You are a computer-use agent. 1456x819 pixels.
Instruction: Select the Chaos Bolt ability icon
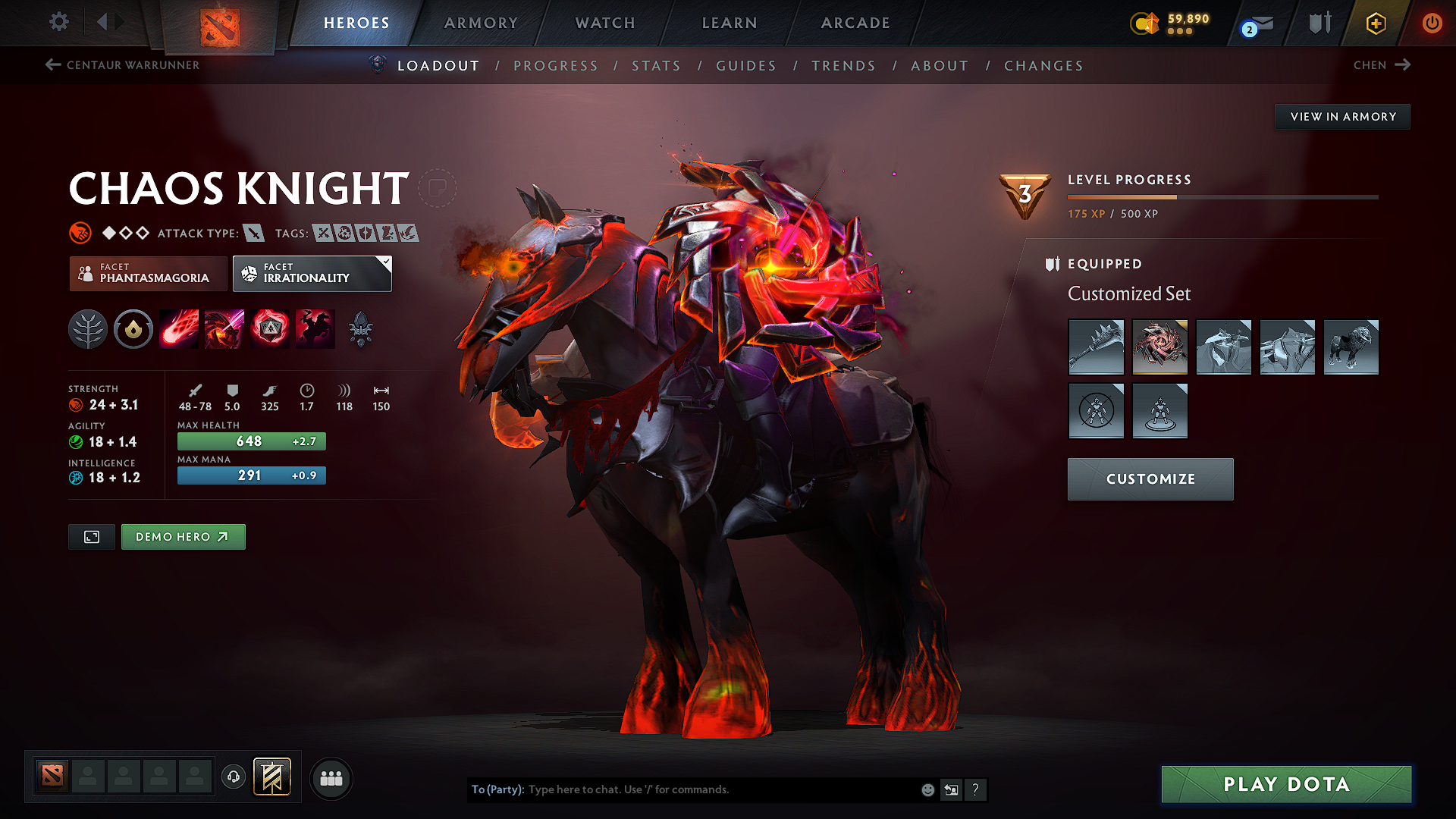tap(179, 328)
